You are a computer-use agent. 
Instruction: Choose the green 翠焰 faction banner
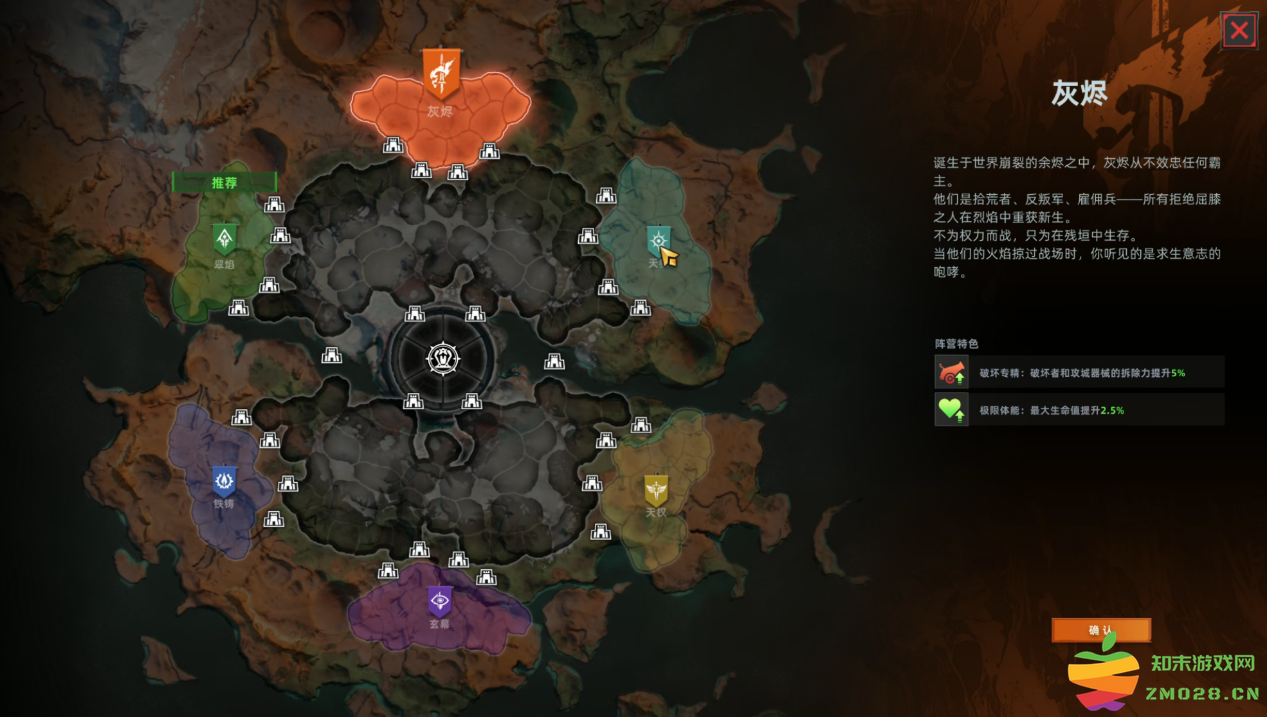225,239
